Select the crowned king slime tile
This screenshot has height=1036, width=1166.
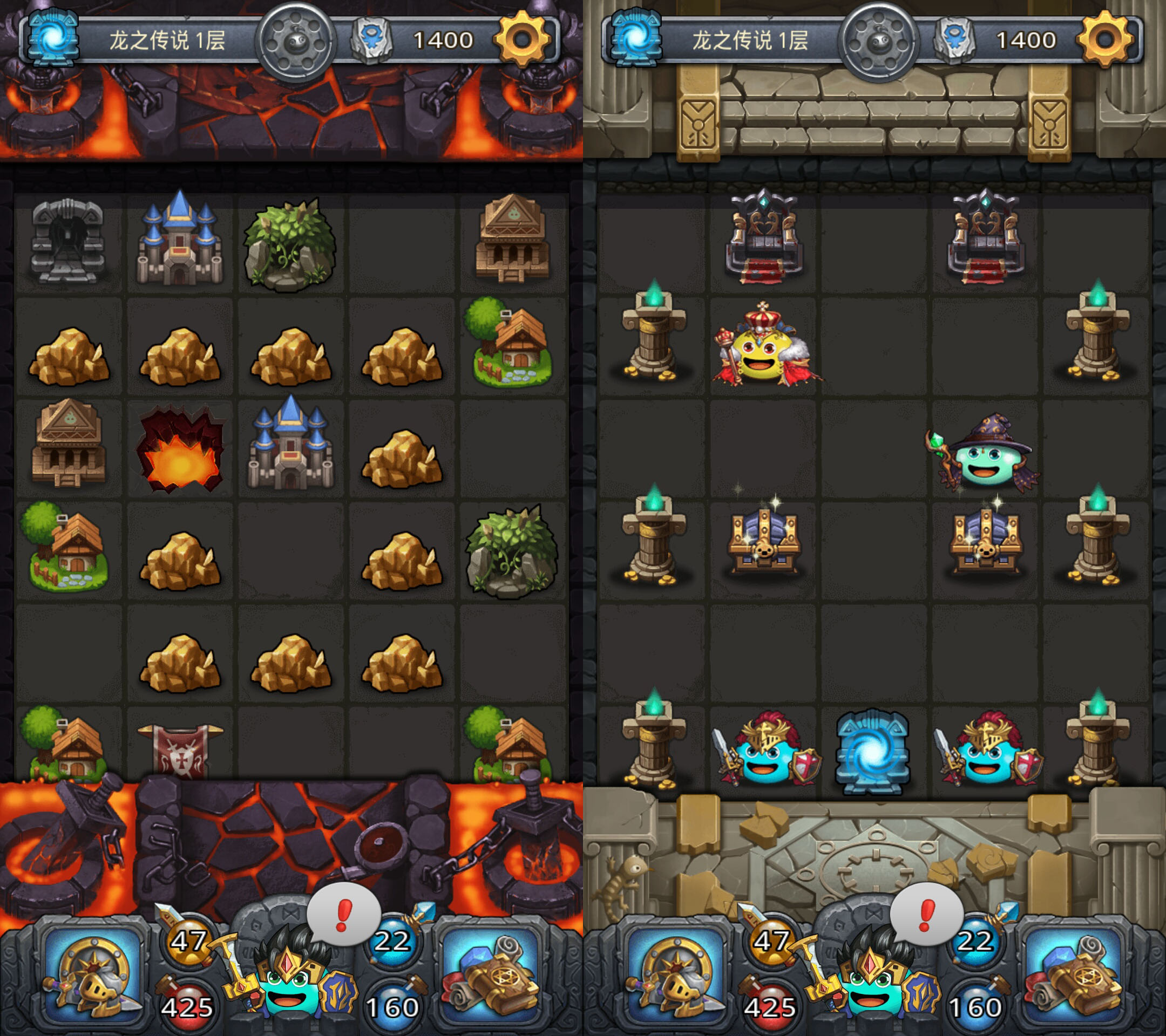click(764, 346)
